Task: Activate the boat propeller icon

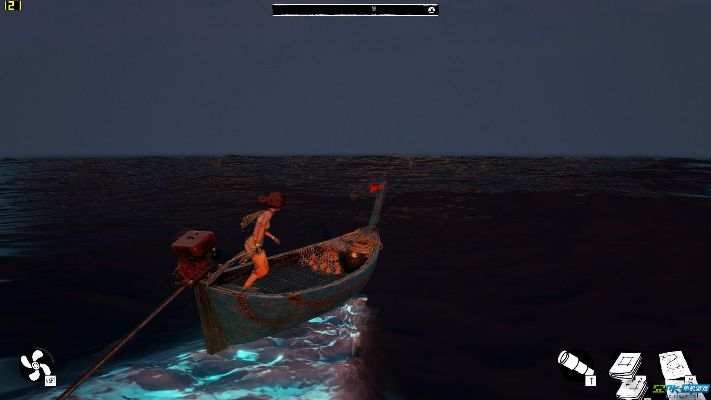Action: (36, 365)
